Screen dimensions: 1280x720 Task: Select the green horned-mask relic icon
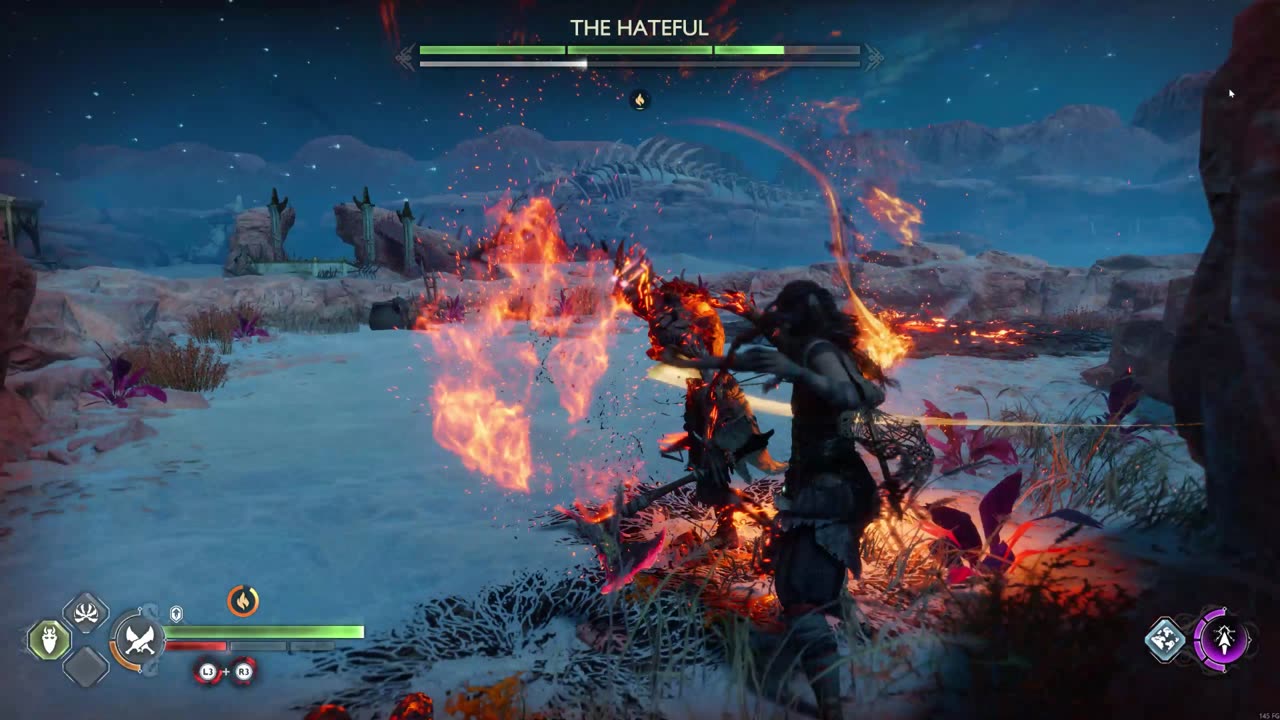pyautogui.click(x=48, y=640)
